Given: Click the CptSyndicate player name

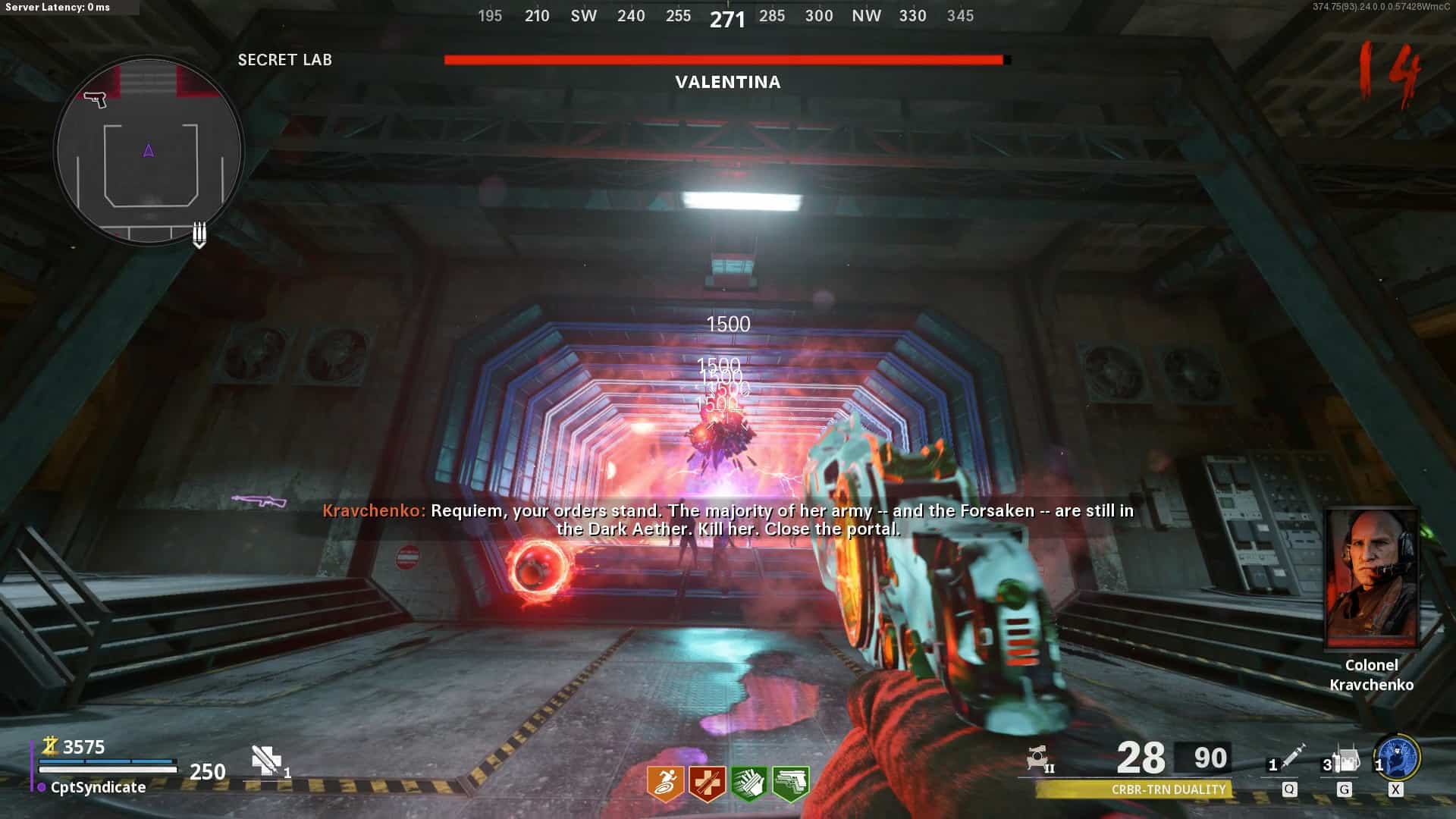Looking at the screenshot, I should [98, 787].
